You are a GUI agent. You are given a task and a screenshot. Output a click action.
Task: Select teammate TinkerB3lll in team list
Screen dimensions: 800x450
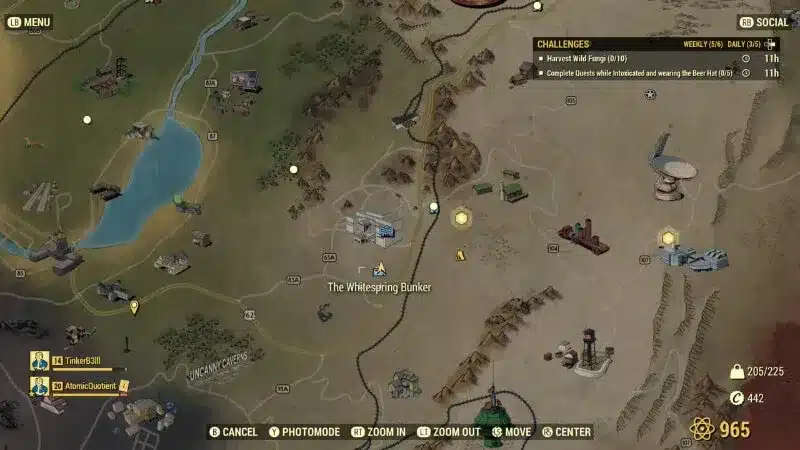click(73, 360)
